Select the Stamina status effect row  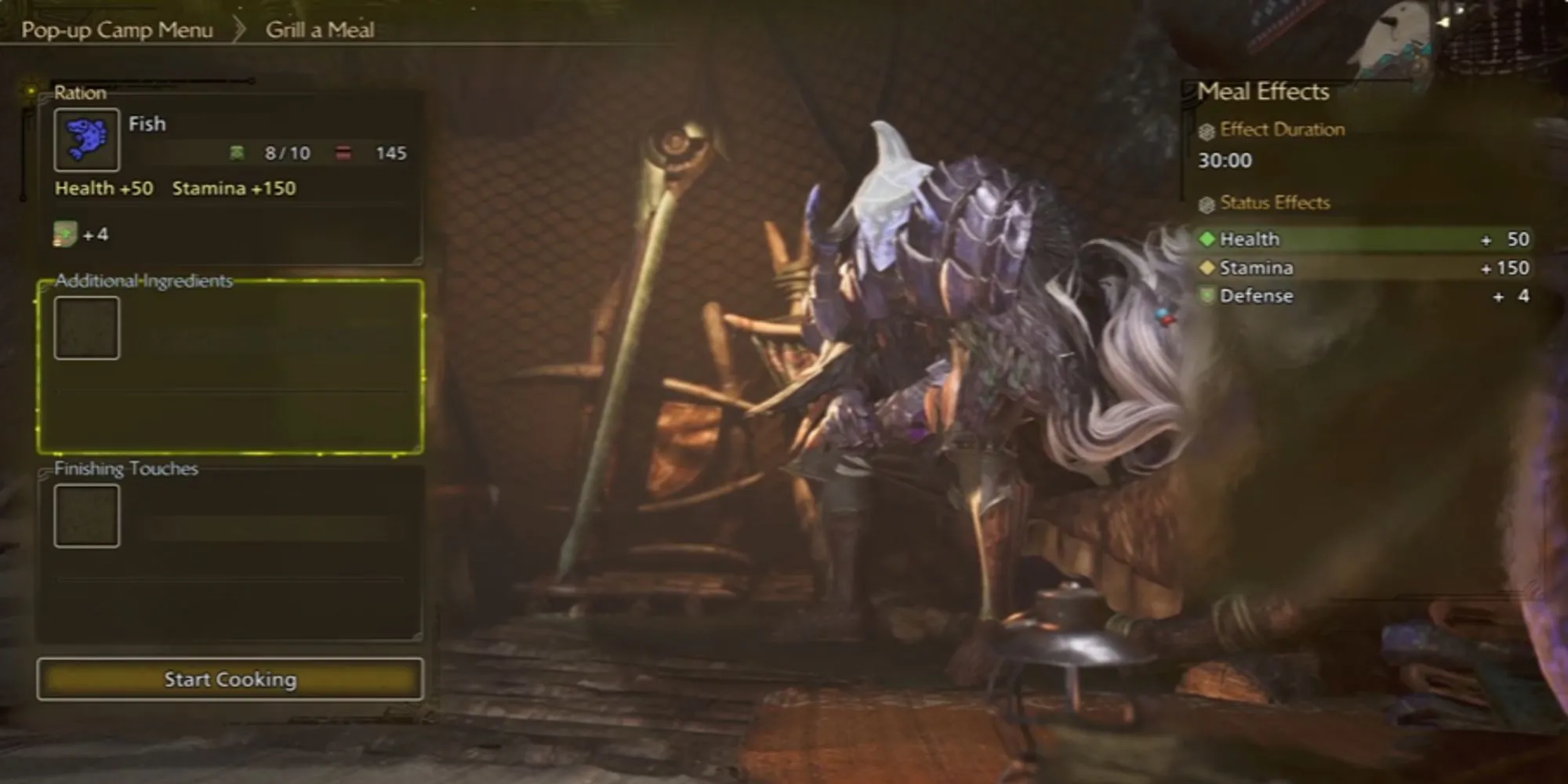1364,268
